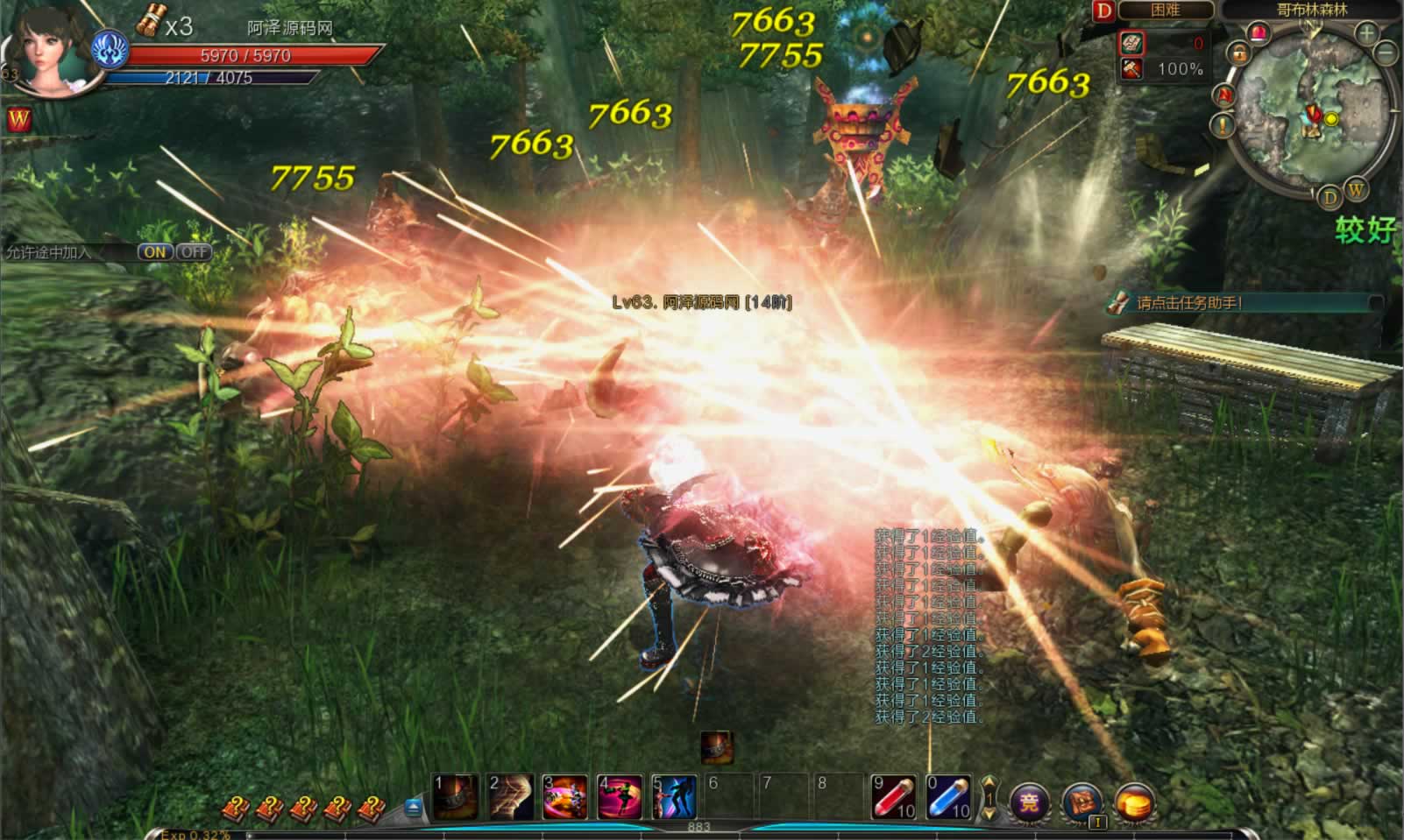Expand the hotbar with the blue arrow button
Screen dimensions: 1404x840
coord(414,808)
